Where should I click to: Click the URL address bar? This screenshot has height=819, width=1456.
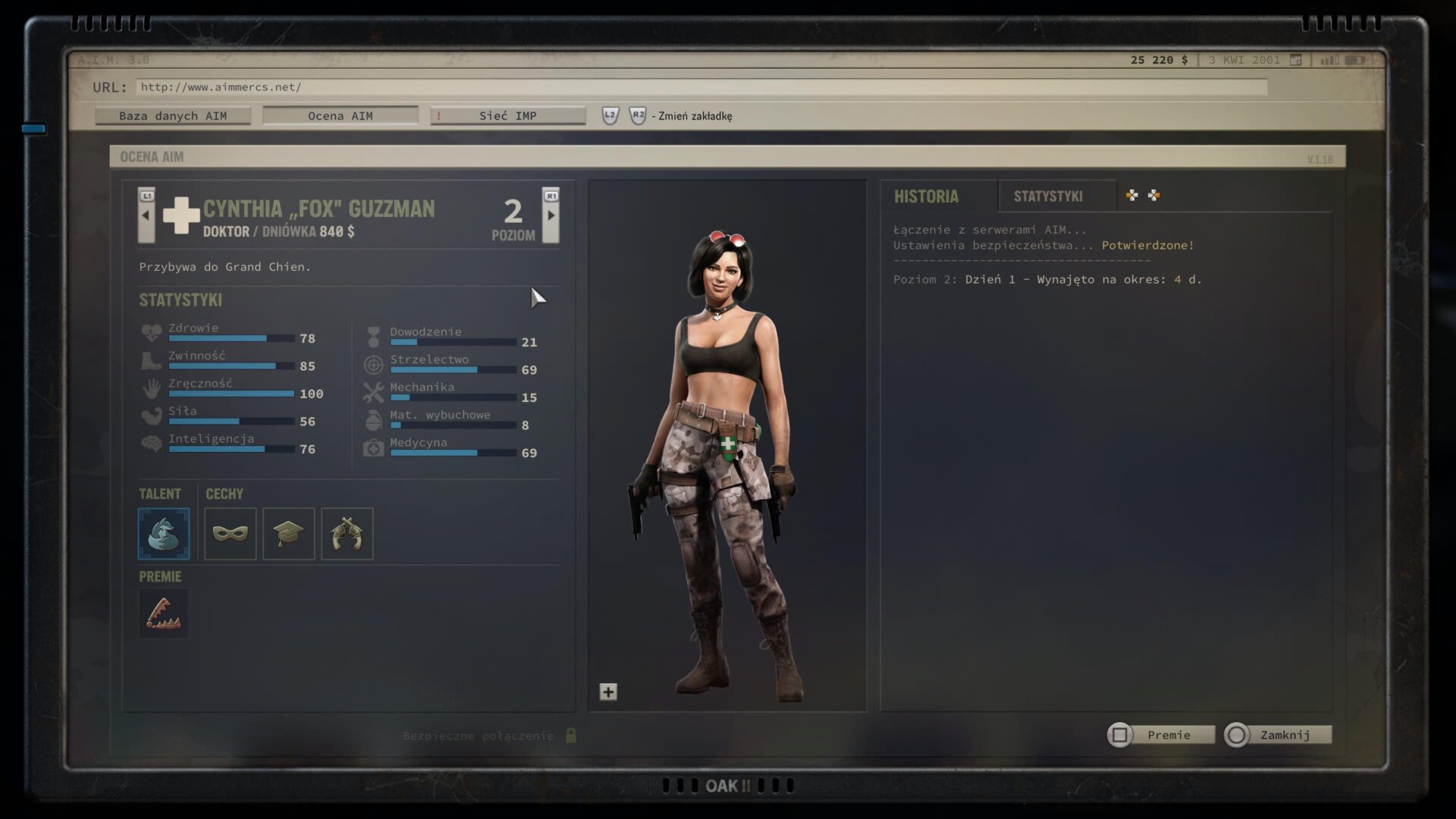pyautogui.click(x=701, y=87)
